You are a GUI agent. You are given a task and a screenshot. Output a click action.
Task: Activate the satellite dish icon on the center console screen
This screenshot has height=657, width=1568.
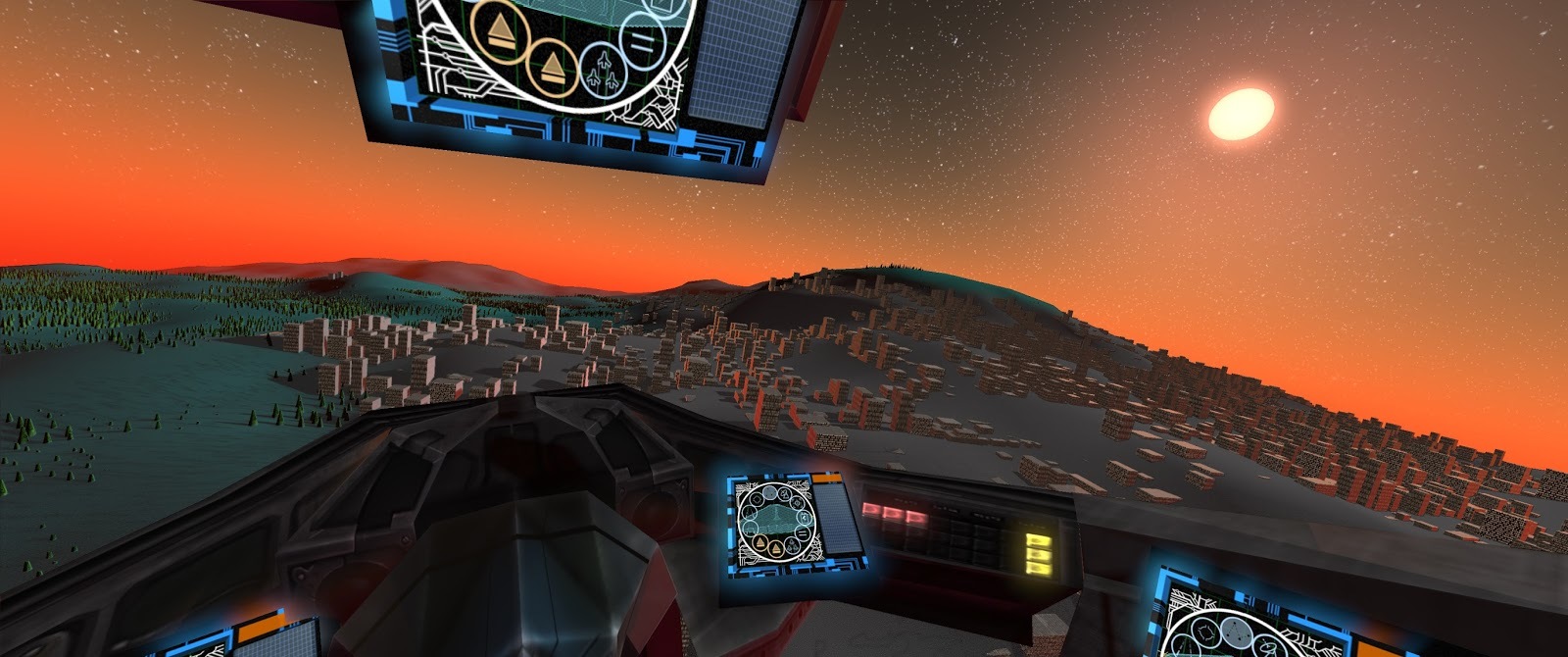pos(784,494)
